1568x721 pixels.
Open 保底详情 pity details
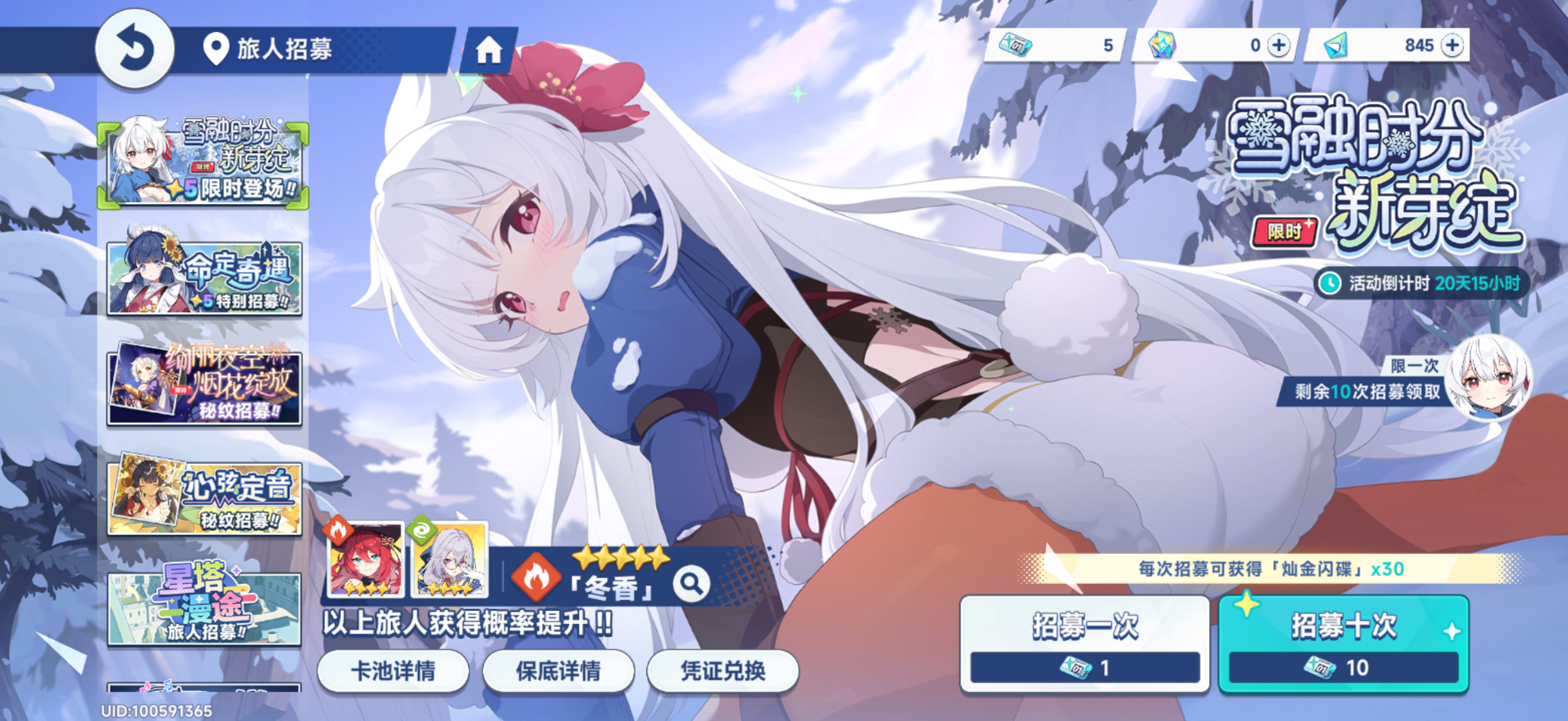click(x=559, y=671)
